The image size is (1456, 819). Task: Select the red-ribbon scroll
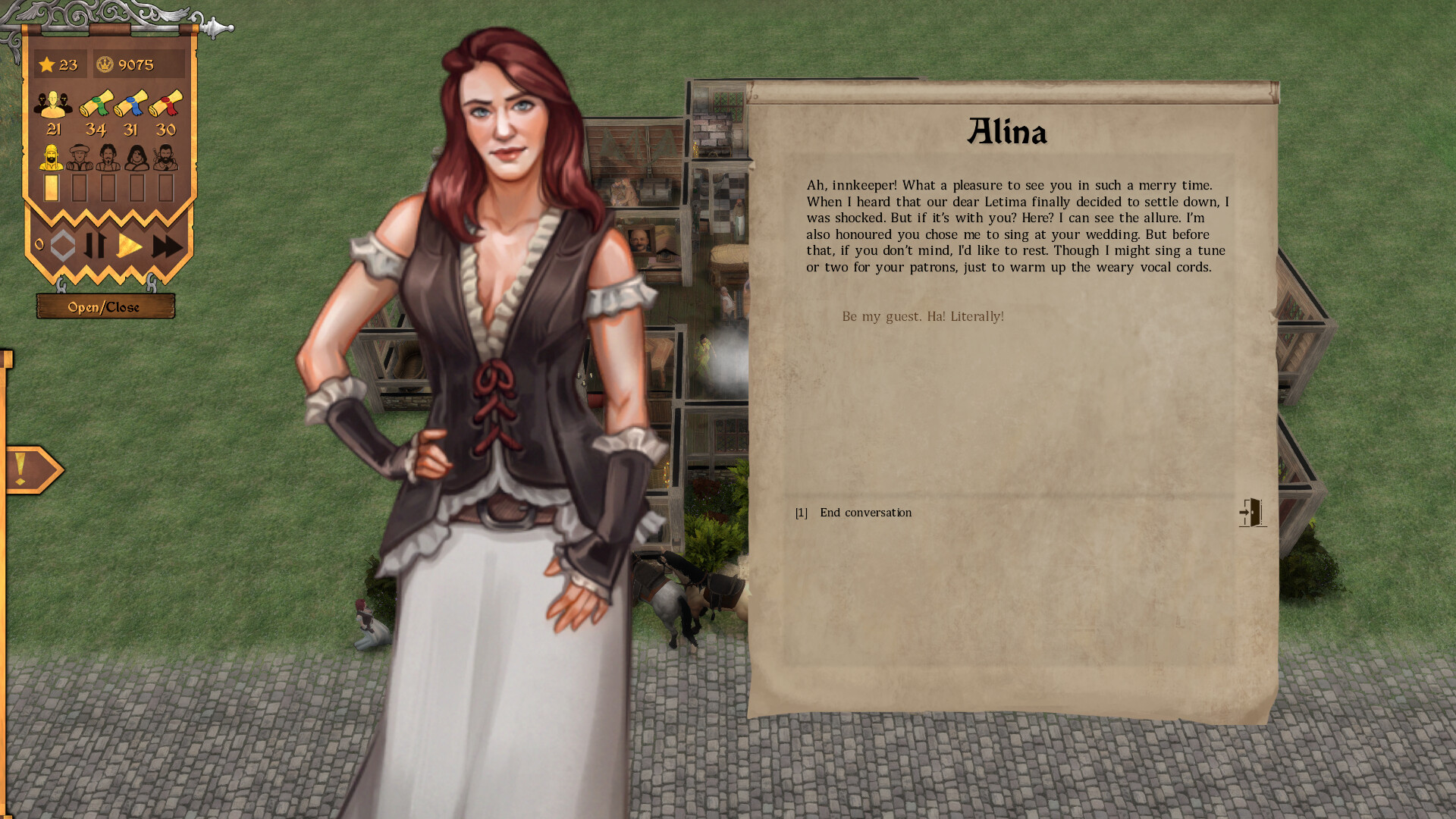pos(165,103)
